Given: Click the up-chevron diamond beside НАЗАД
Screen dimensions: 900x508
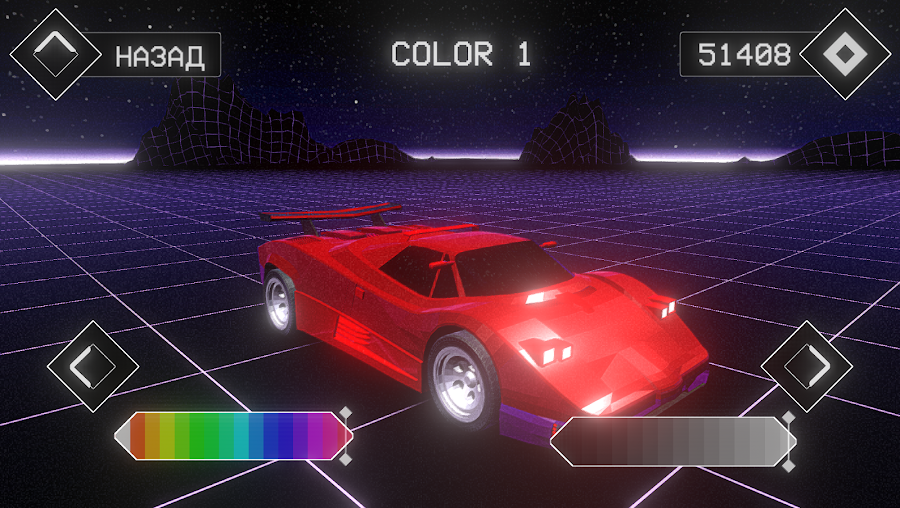Looking at the screenshot, I should 55,54.
